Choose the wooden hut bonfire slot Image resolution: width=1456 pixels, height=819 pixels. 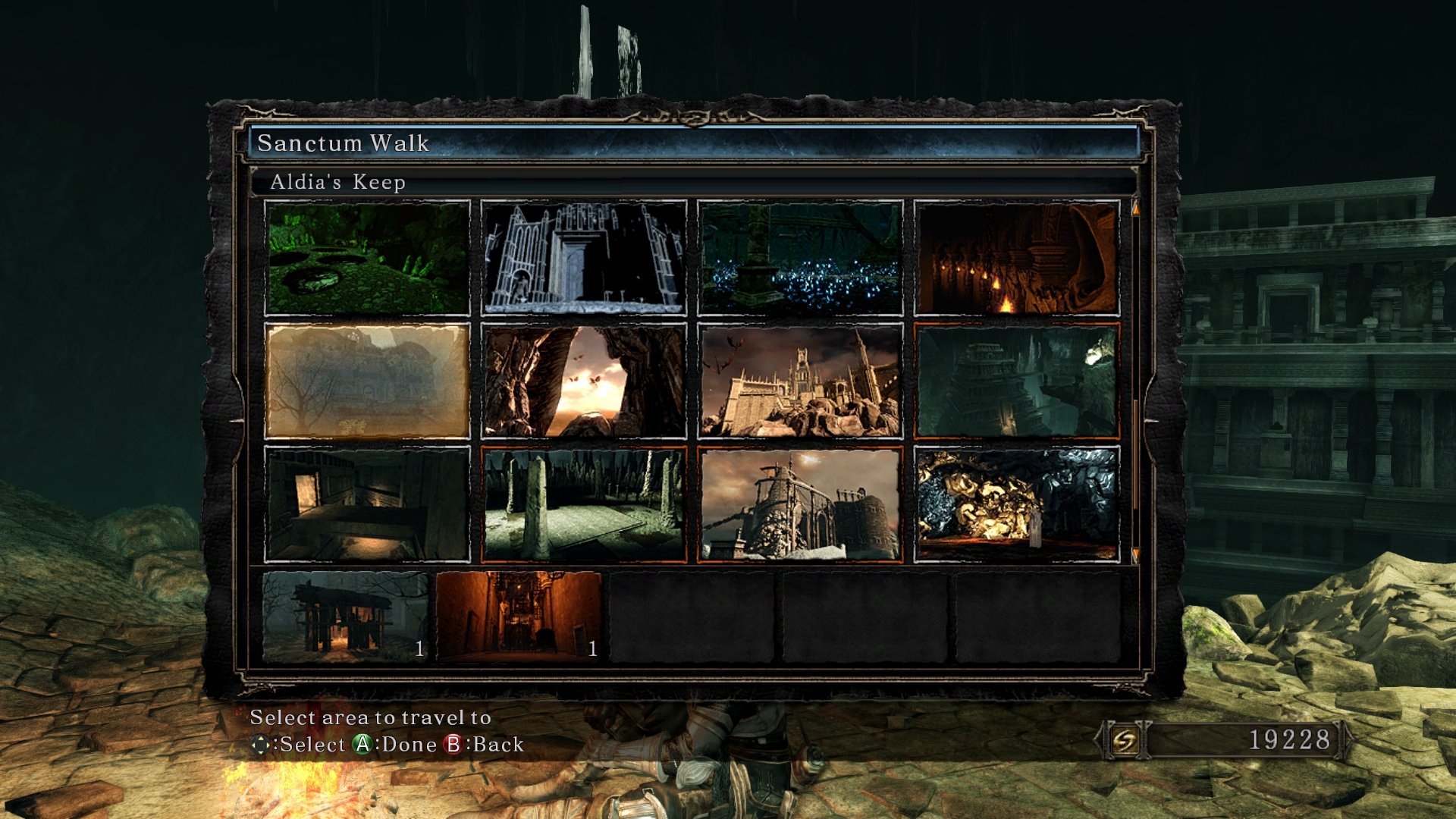coord(346,617)
